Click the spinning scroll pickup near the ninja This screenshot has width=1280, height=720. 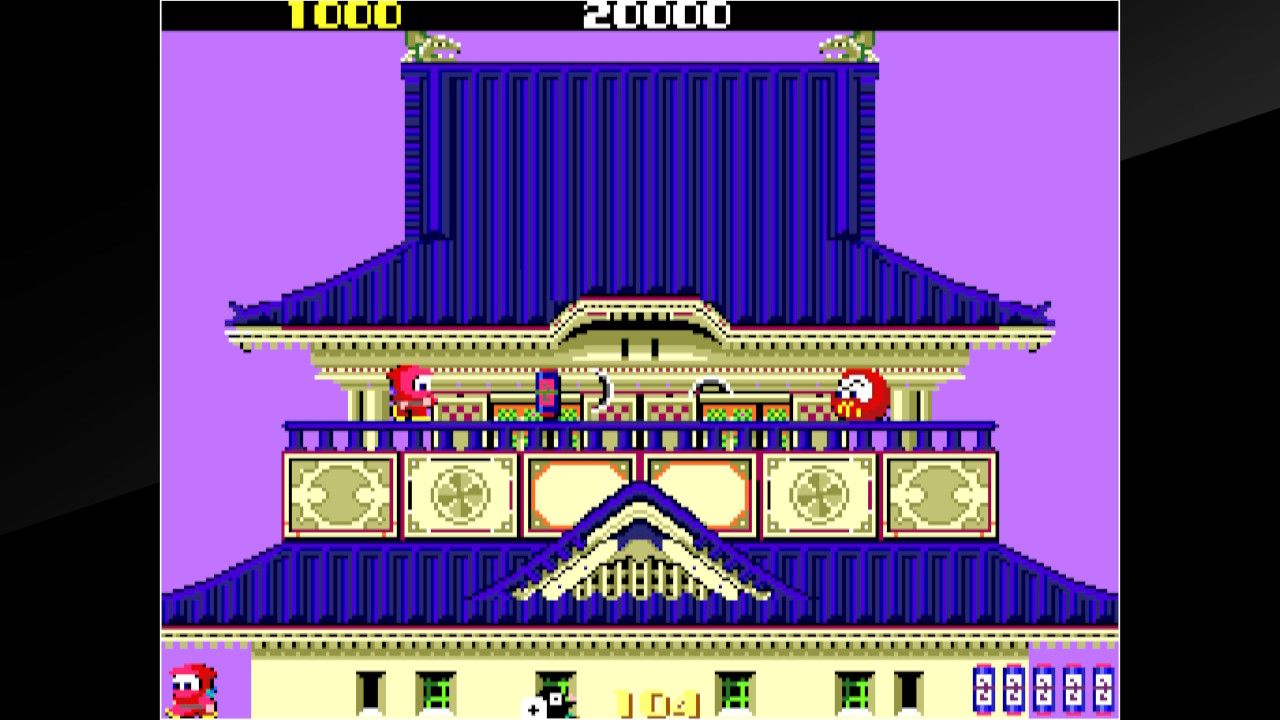pos(546,395)
